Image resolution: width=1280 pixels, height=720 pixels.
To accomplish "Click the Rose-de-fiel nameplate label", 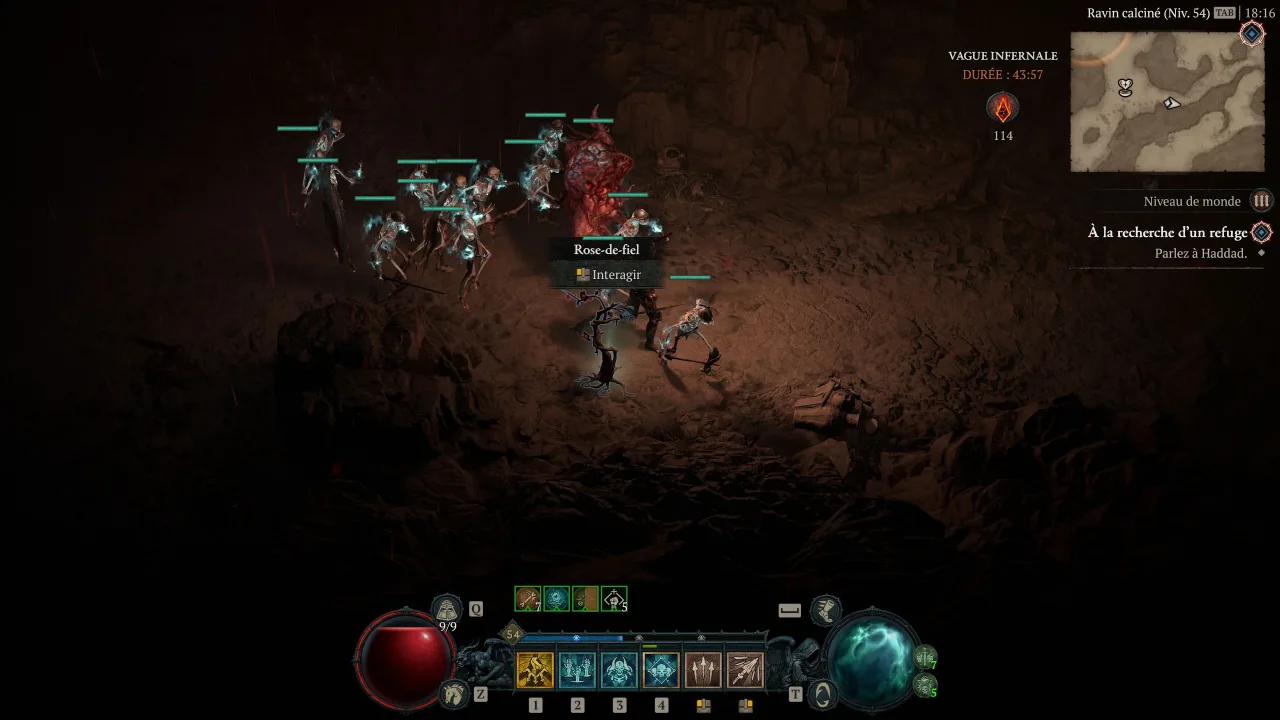I will (x=605, y=249).
